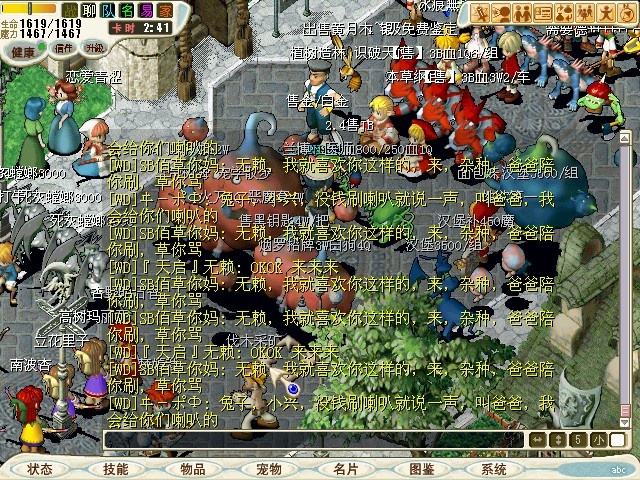Open the 宠物 pets menu
This screenshot has height=480, width=640.
[269, 468]
